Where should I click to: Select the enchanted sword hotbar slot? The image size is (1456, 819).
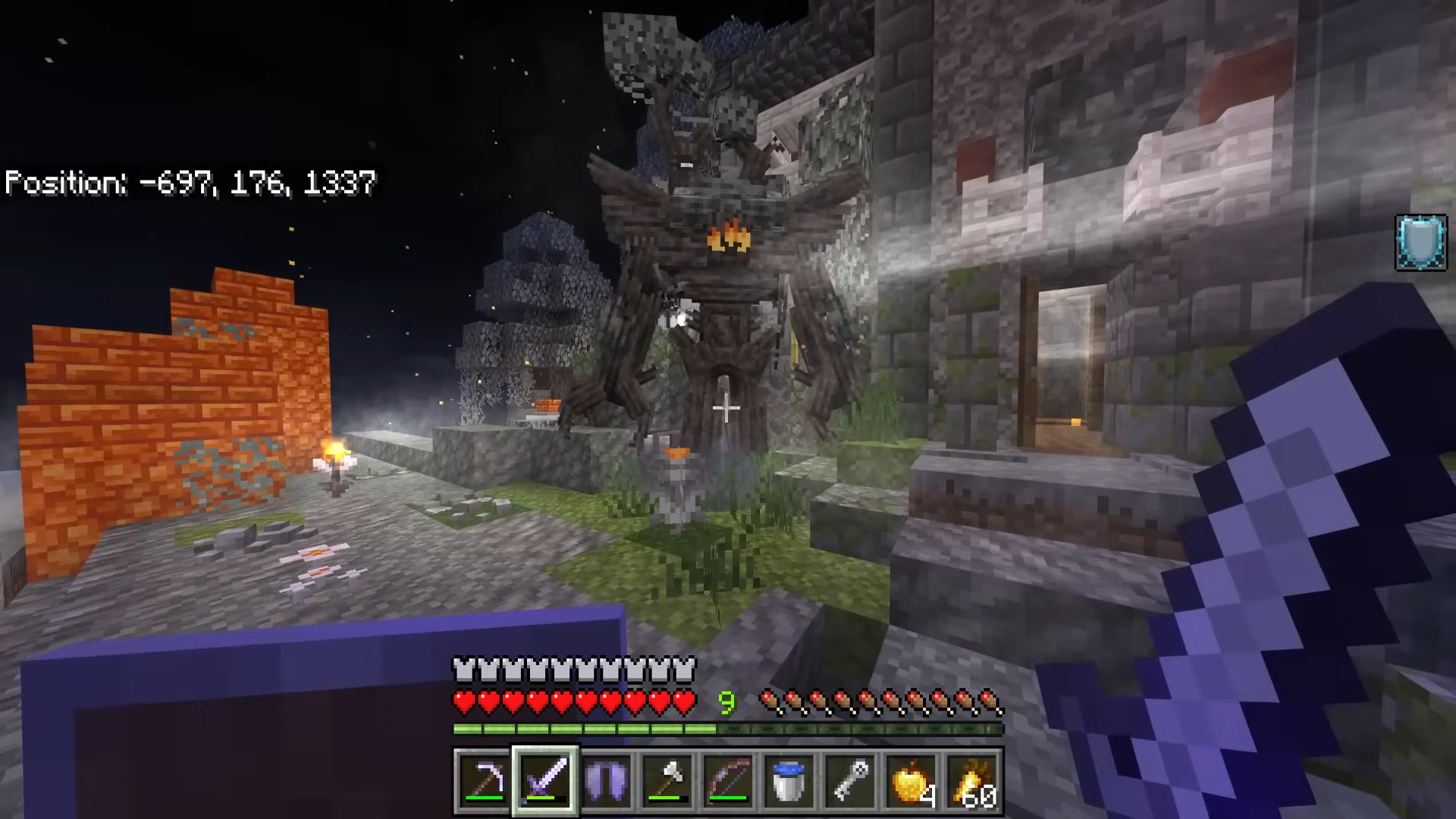(x=546, y=780)
